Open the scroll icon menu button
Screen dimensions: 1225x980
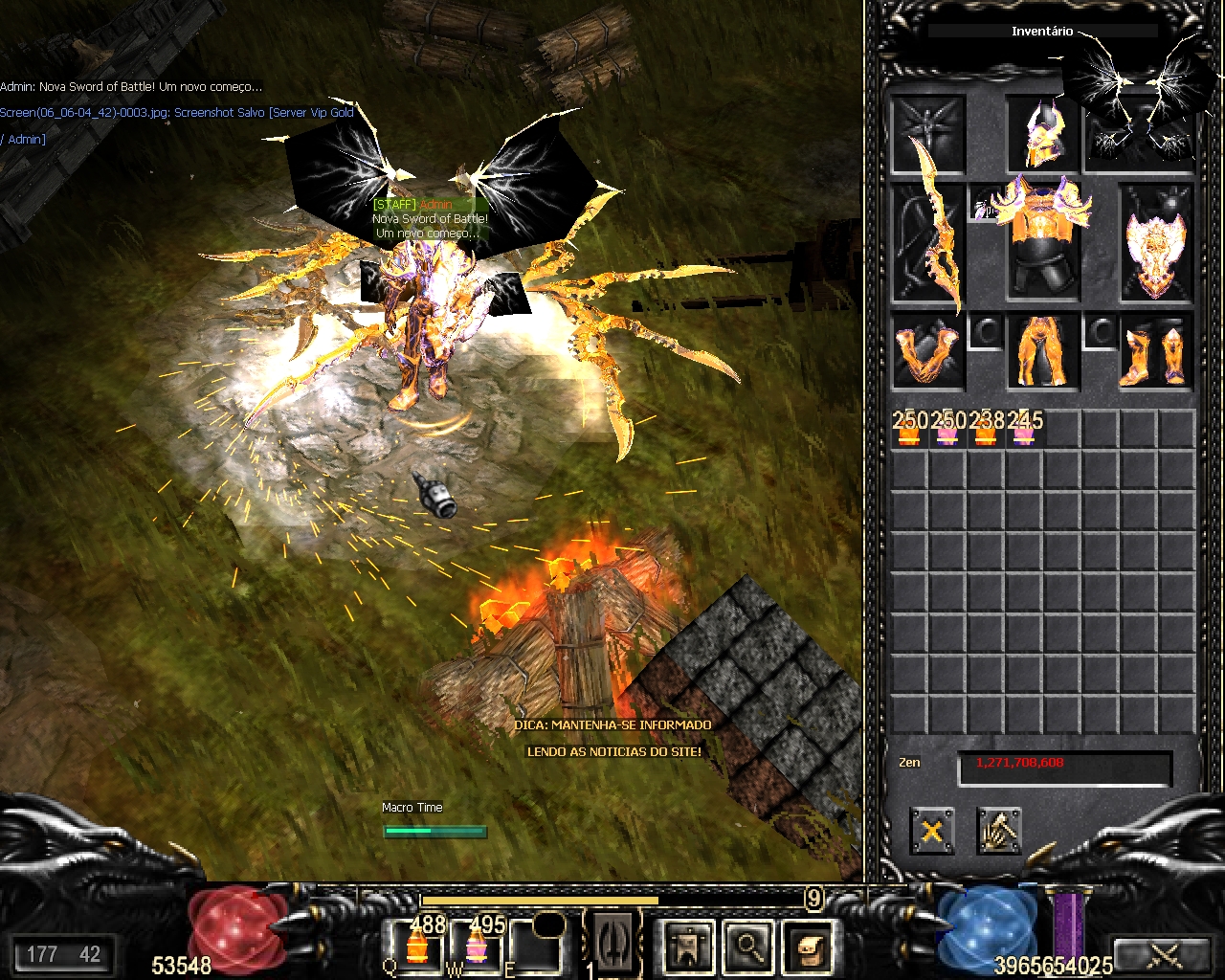coord(807,947)
